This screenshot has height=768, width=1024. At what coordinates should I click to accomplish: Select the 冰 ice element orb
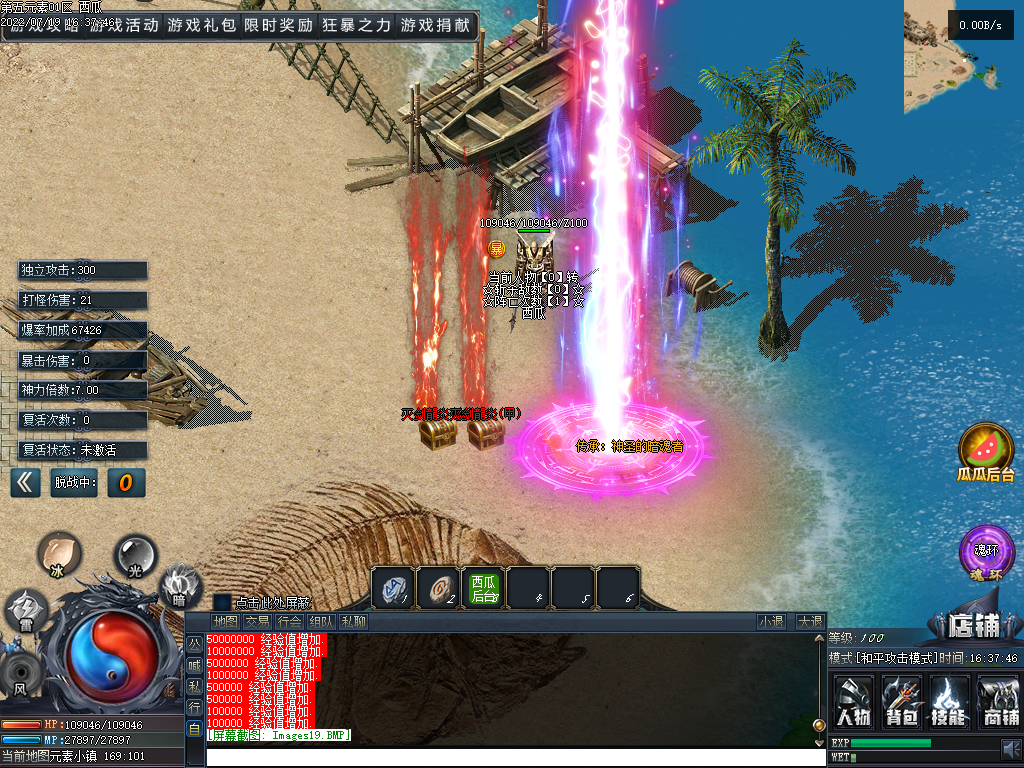(59, 553)
